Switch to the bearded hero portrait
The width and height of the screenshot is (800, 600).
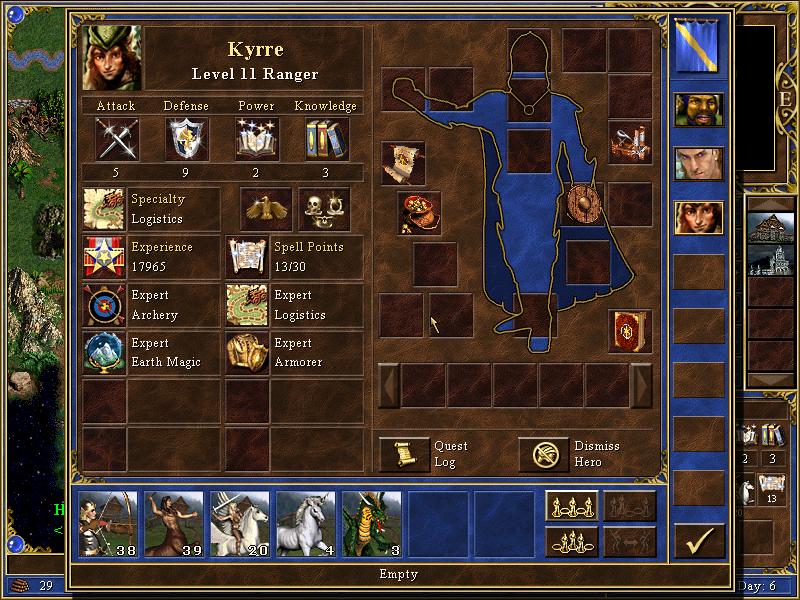tap(698, 112)
